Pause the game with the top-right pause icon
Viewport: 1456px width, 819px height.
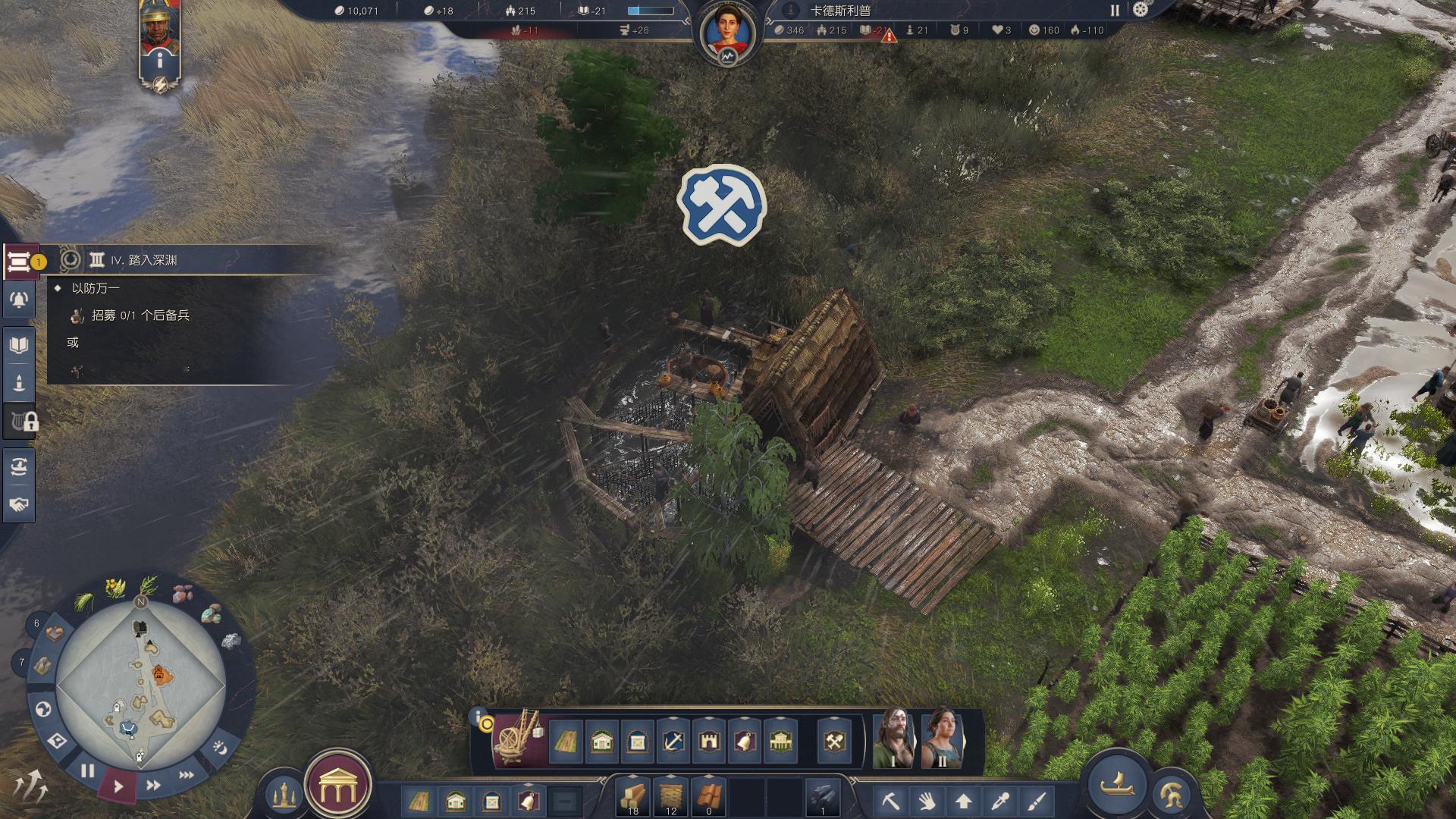click(1115, 11)
